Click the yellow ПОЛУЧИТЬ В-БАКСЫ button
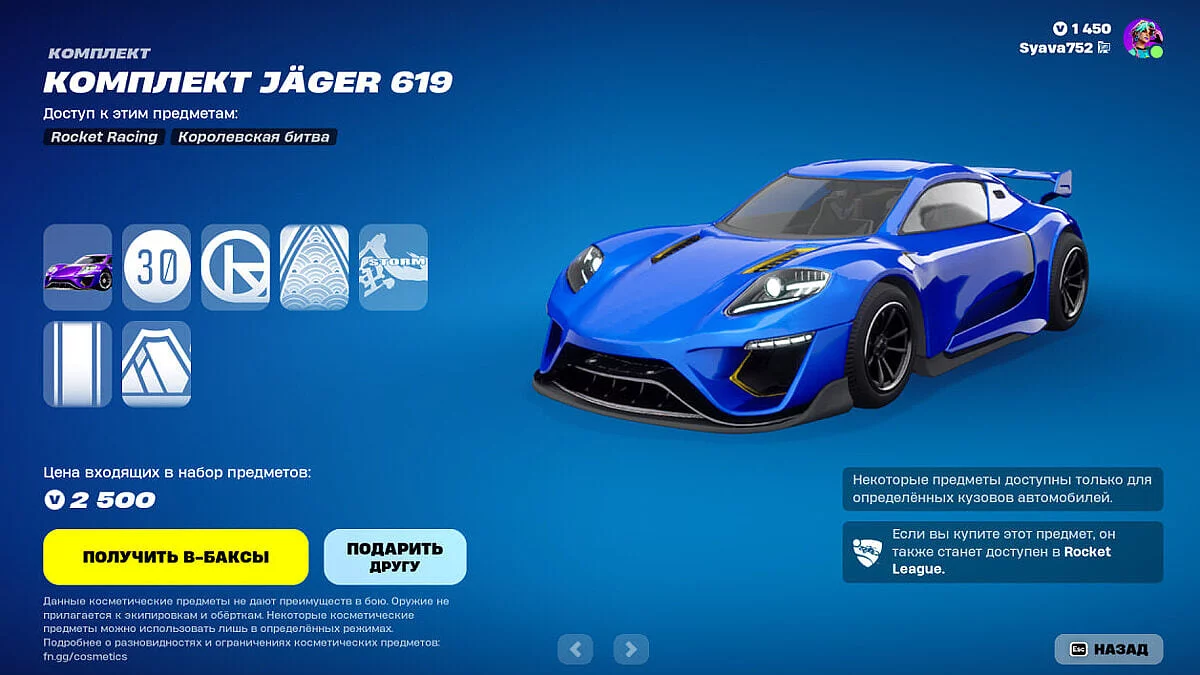Viewport: 1200px width, 675px height. click(175, 557)
